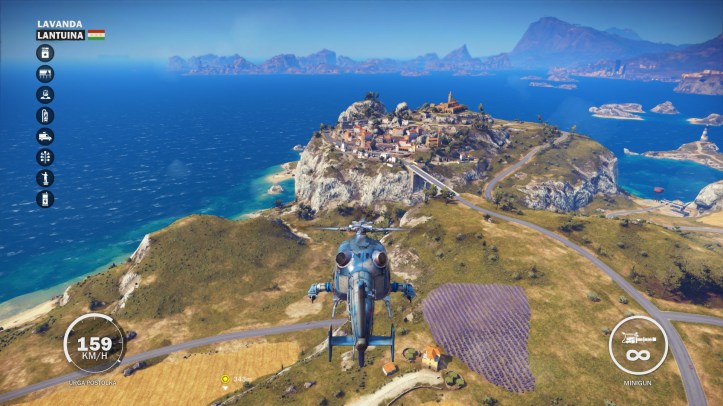Select the police van objective icon

click(x=45, y=136)
